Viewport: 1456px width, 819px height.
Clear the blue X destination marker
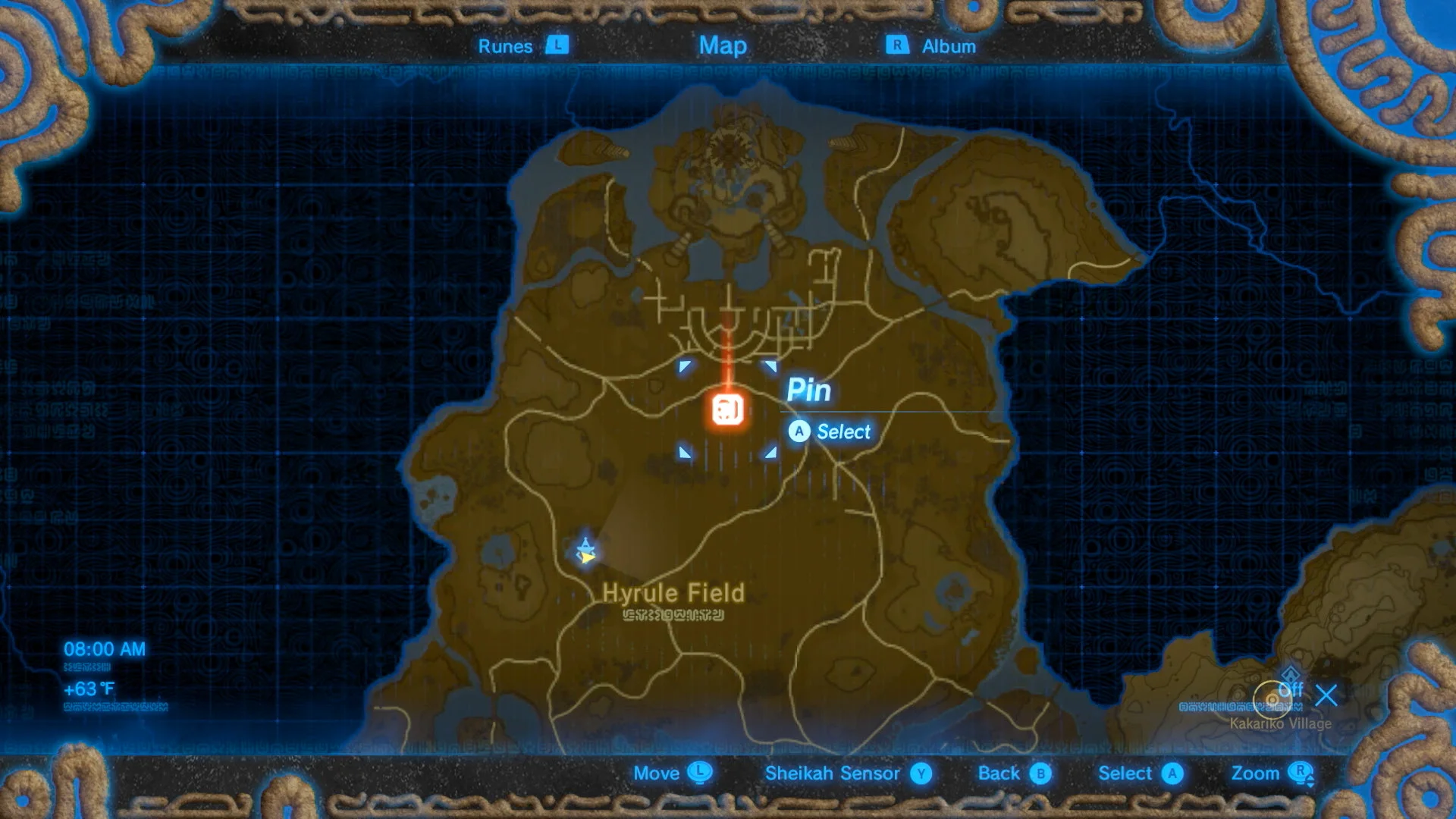point(1327,696)
